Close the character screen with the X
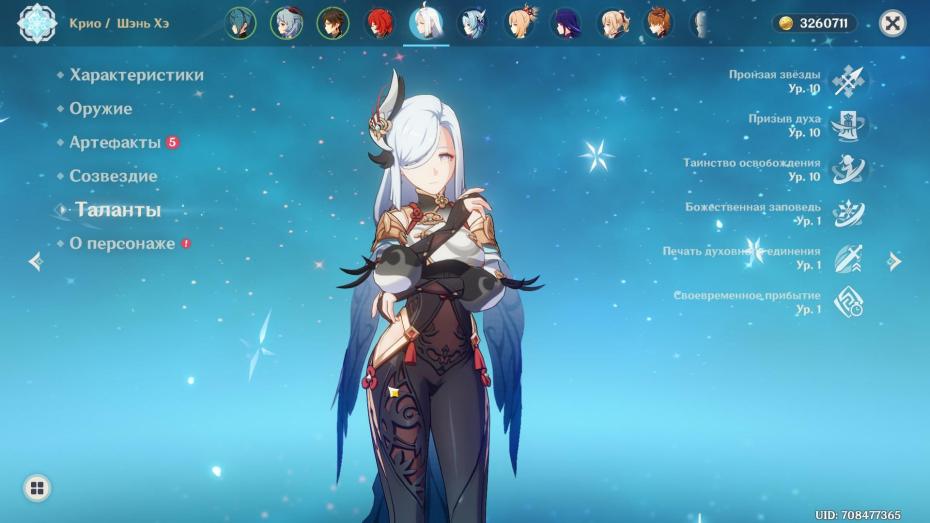This screenshot has height=523, width=930. coord(892,22)
